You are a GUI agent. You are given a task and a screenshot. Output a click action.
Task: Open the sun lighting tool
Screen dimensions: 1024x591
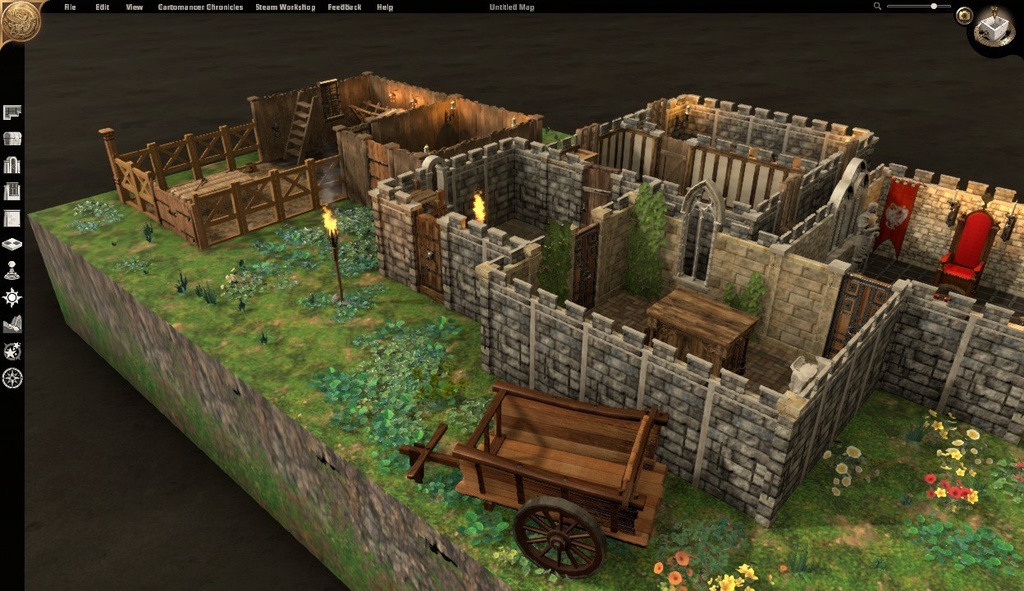tap(12, 297)
